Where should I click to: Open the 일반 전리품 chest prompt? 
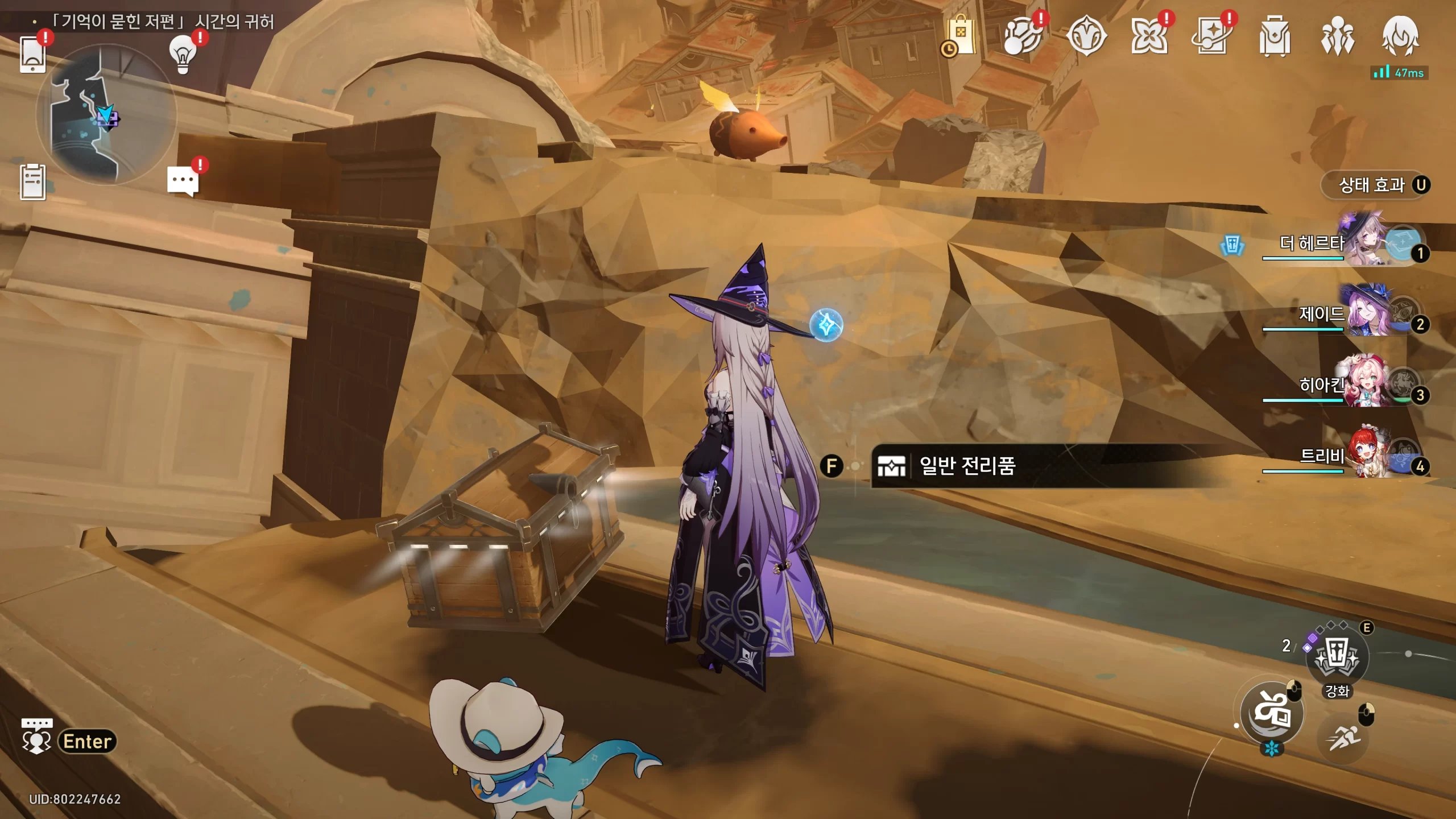point(967,466)
